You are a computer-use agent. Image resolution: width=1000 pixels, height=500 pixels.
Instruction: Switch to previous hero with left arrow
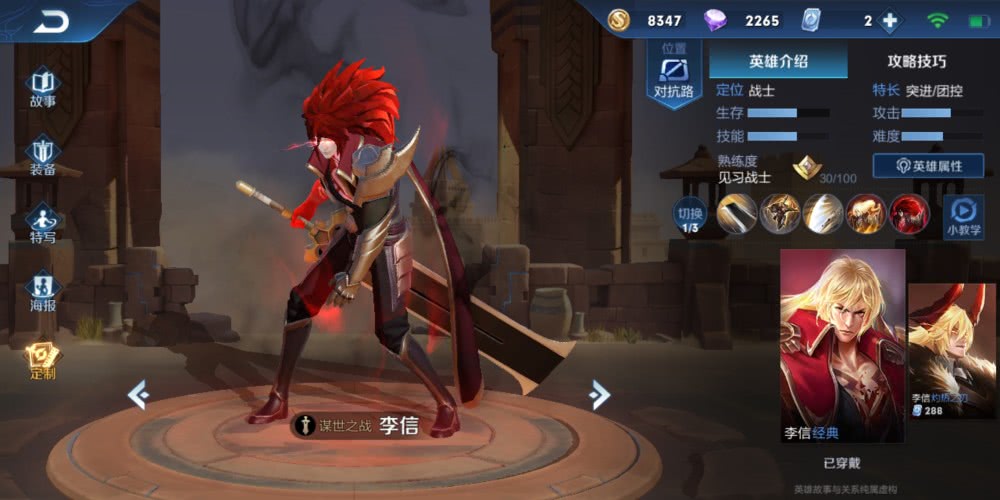(x=138, y=395)
